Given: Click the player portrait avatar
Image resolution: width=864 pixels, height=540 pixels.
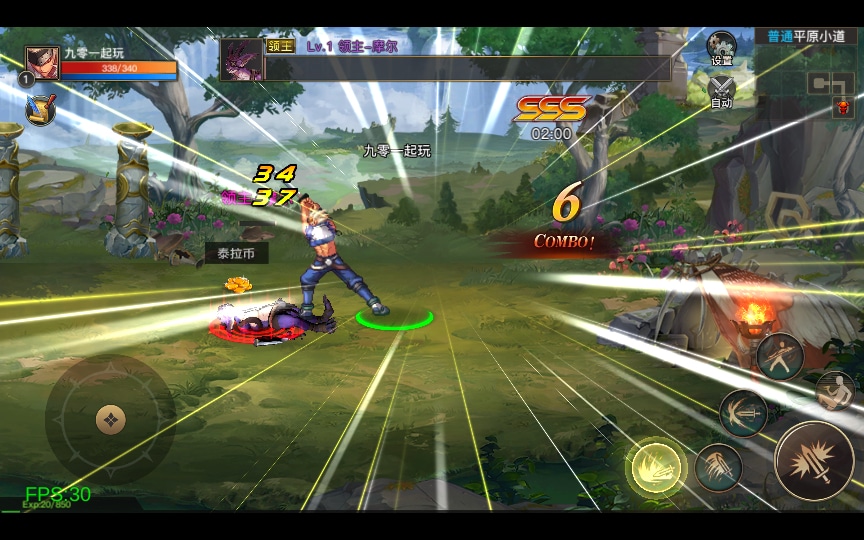Looking at the screenshot, I should point(42,63).
